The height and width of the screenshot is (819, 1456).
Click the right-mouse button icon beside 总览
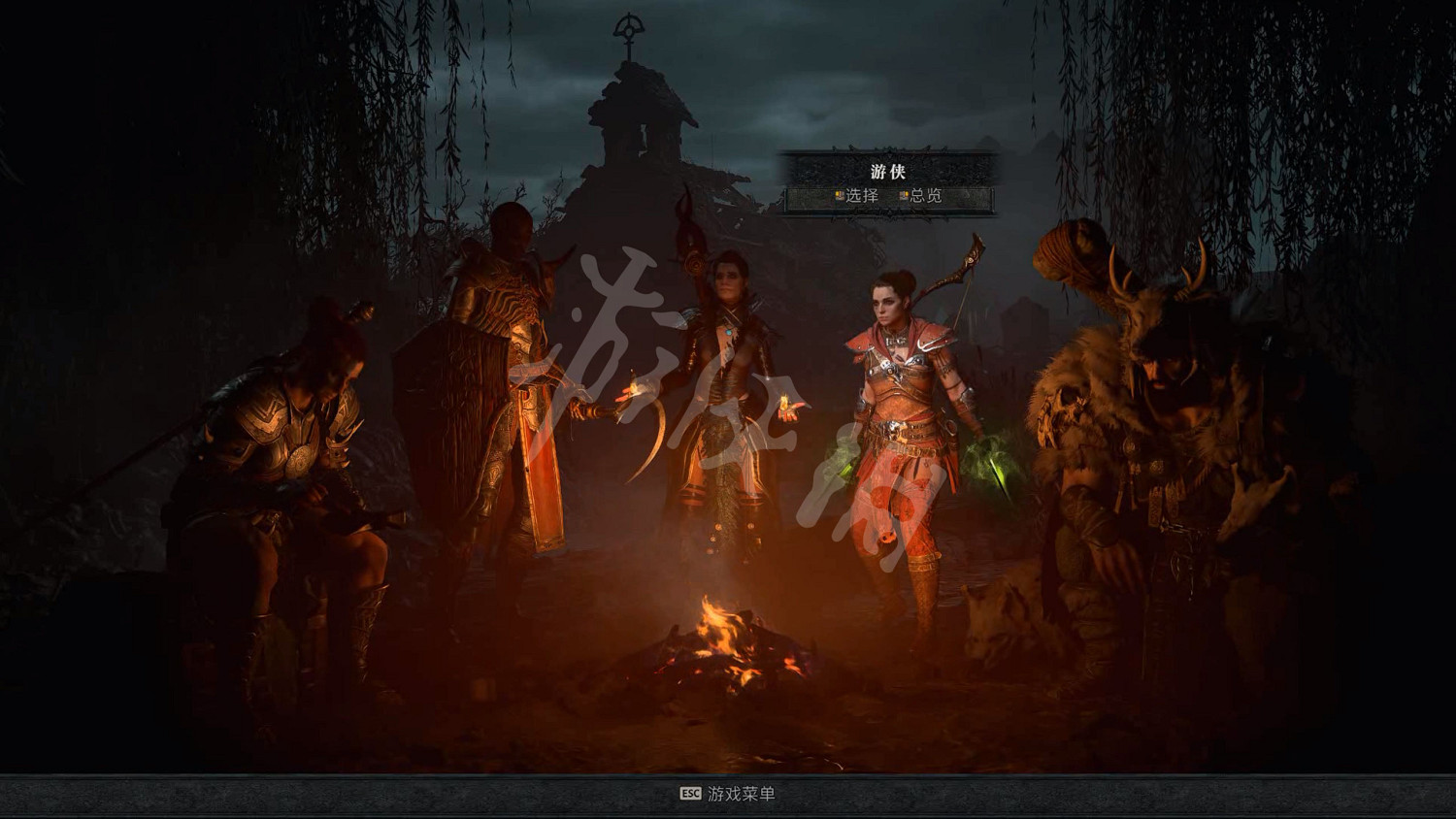[904, 195]
